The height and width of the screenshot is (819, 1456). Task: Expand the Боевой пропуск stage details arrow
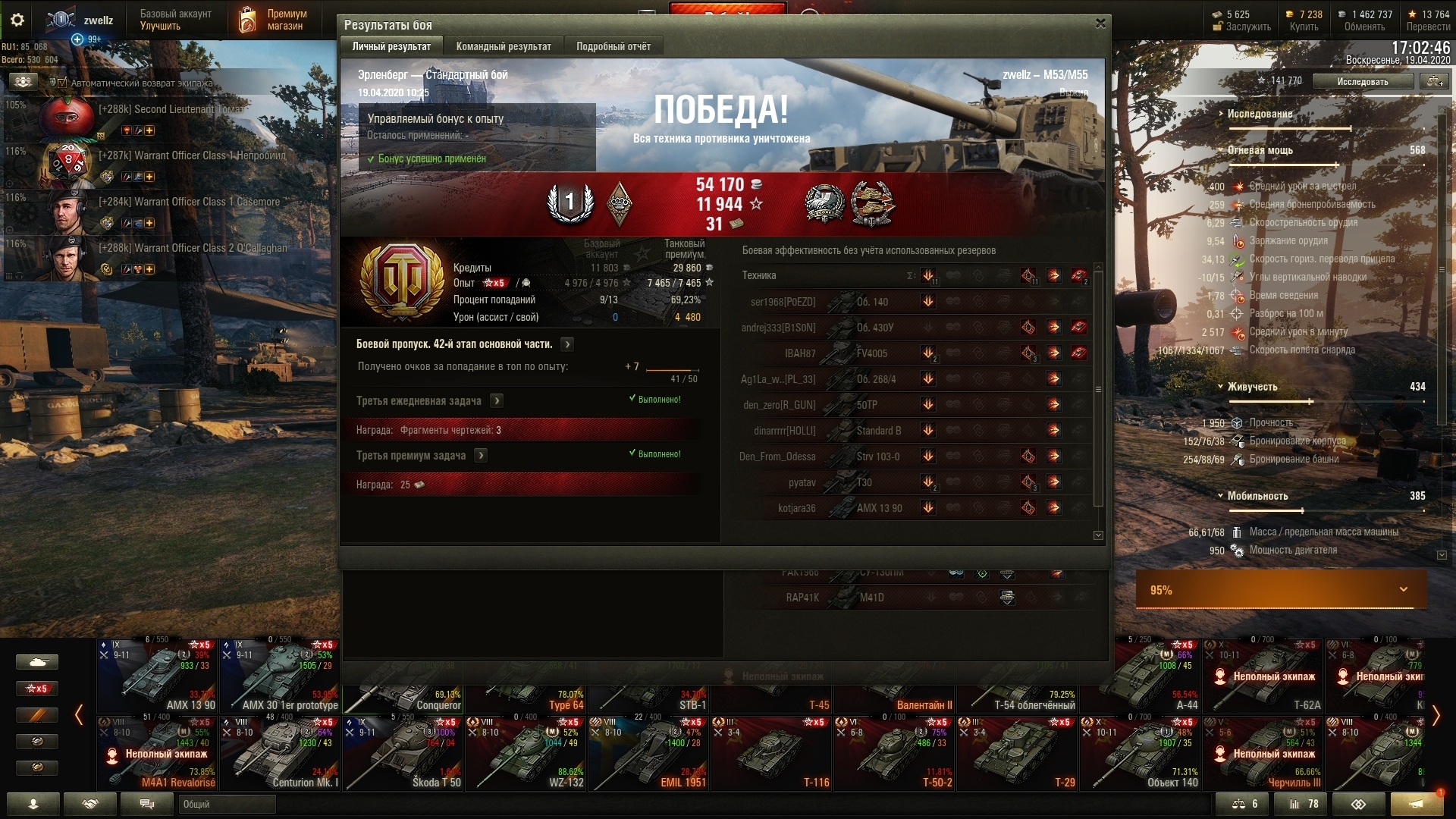click(x=567, y=344)
